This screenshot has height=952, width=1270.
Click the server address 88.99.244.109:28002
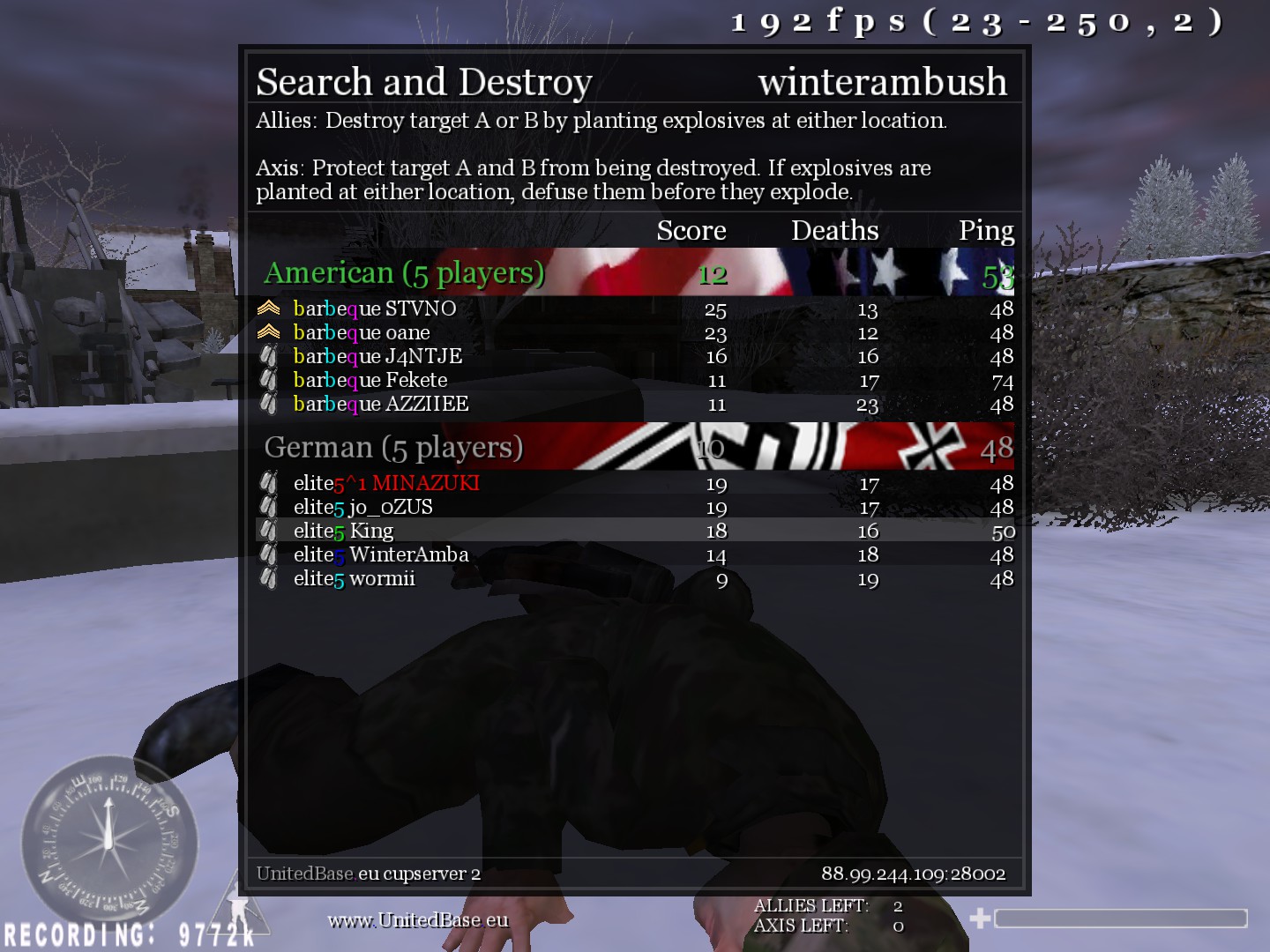[913, 874]
